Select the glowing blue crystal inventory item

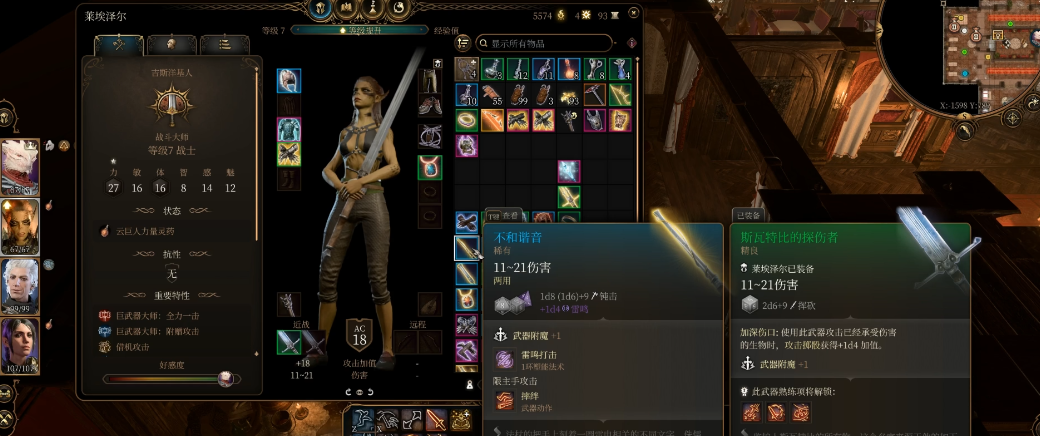coord(569,171)
